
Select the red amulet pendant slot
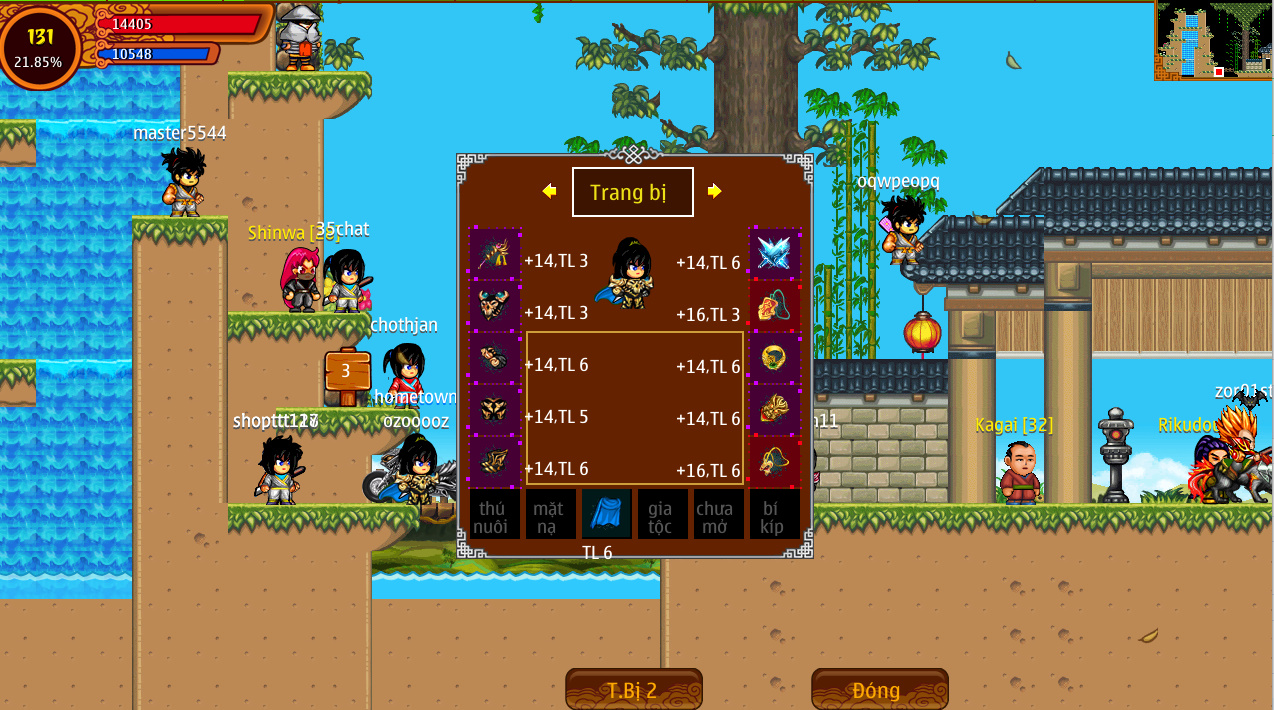(x=775, y=306)
